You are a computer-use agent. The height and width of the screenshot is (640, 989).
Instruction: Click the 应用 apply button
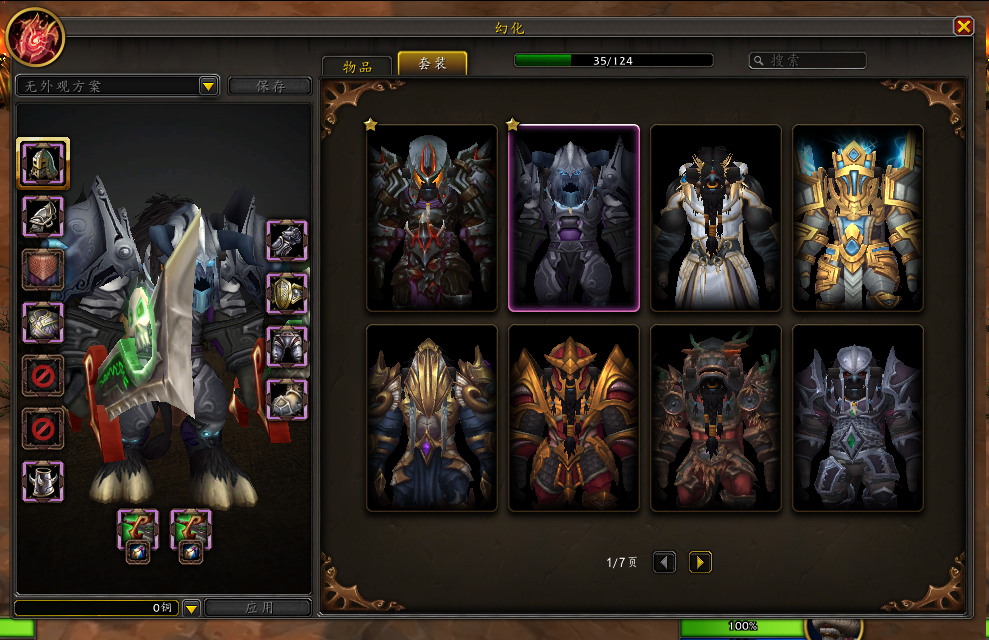[258, 607]
